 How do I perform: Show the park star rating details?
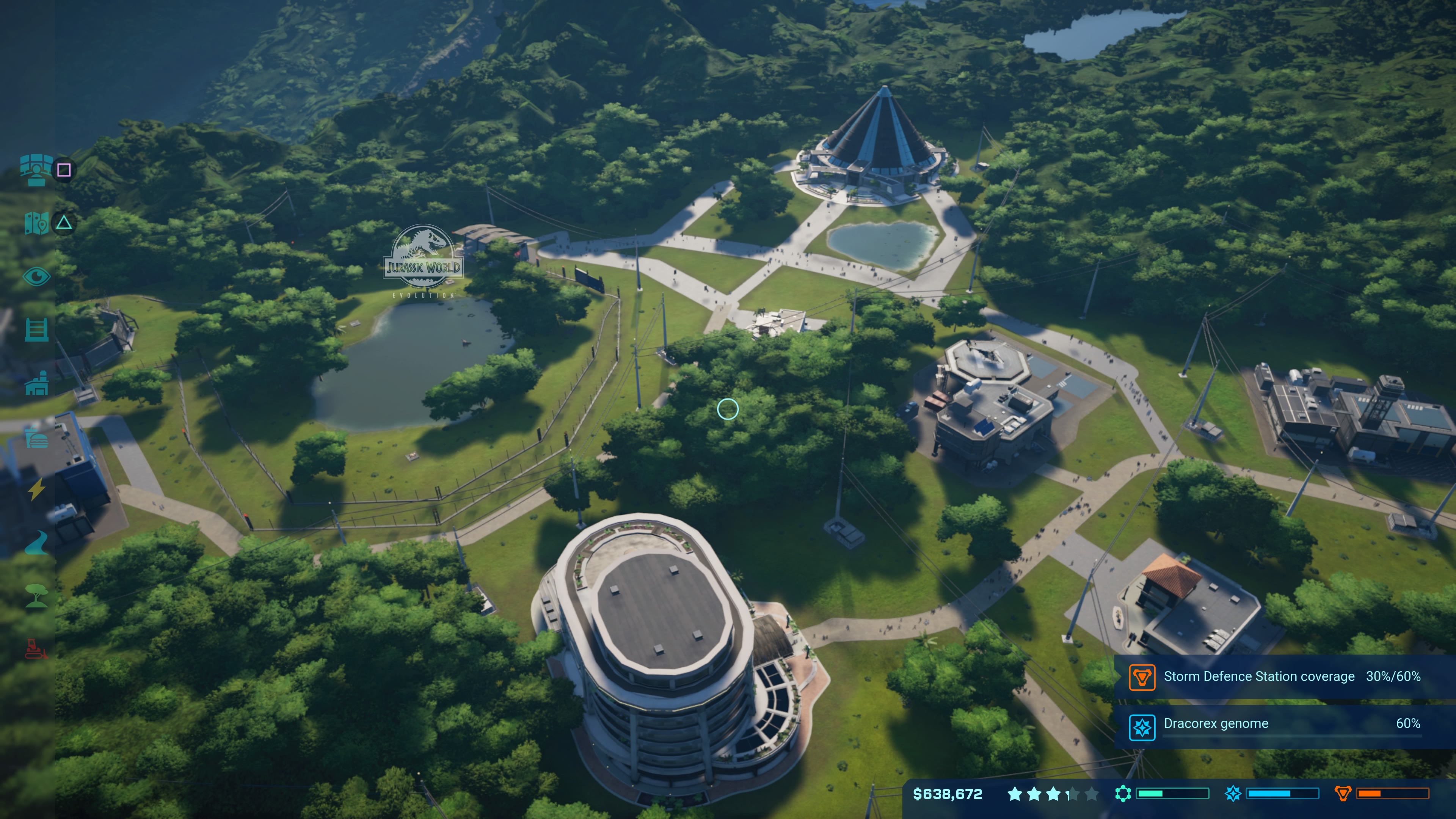pyautogui.click(x=1053, y=794)
